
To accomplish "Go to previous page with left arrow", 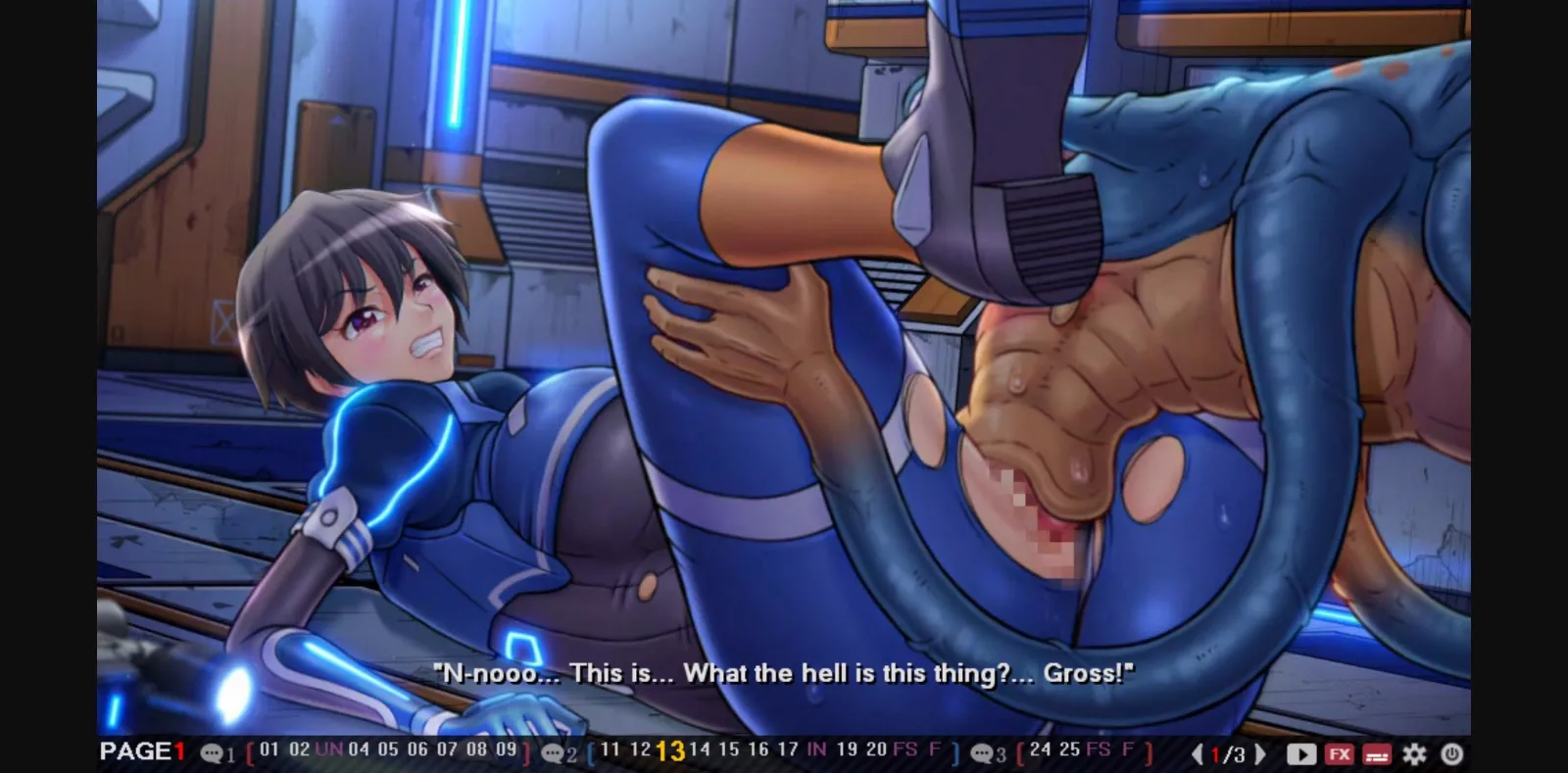I will point(1198,754).
